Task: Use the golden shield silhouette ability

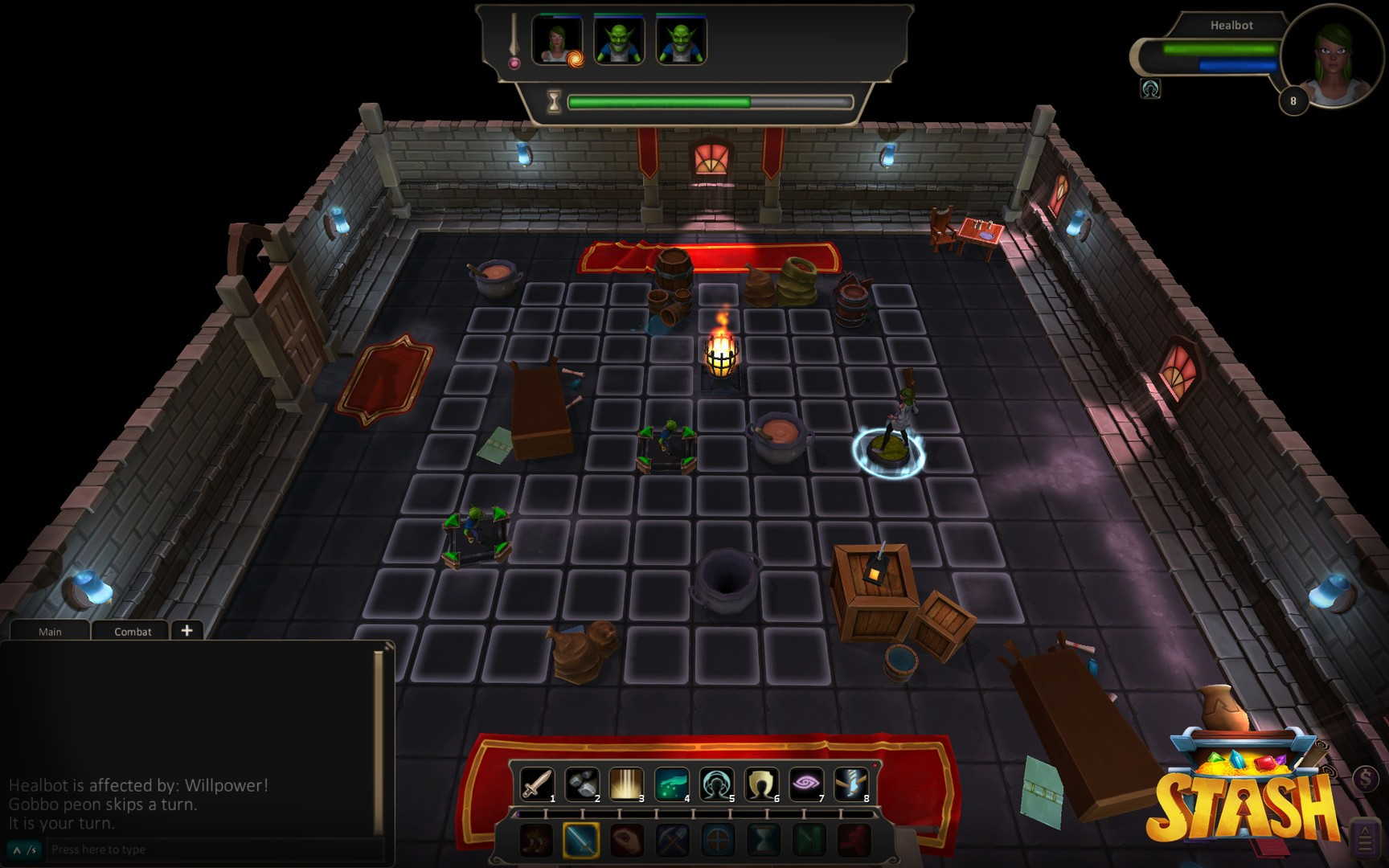Action: click(761, 784)
